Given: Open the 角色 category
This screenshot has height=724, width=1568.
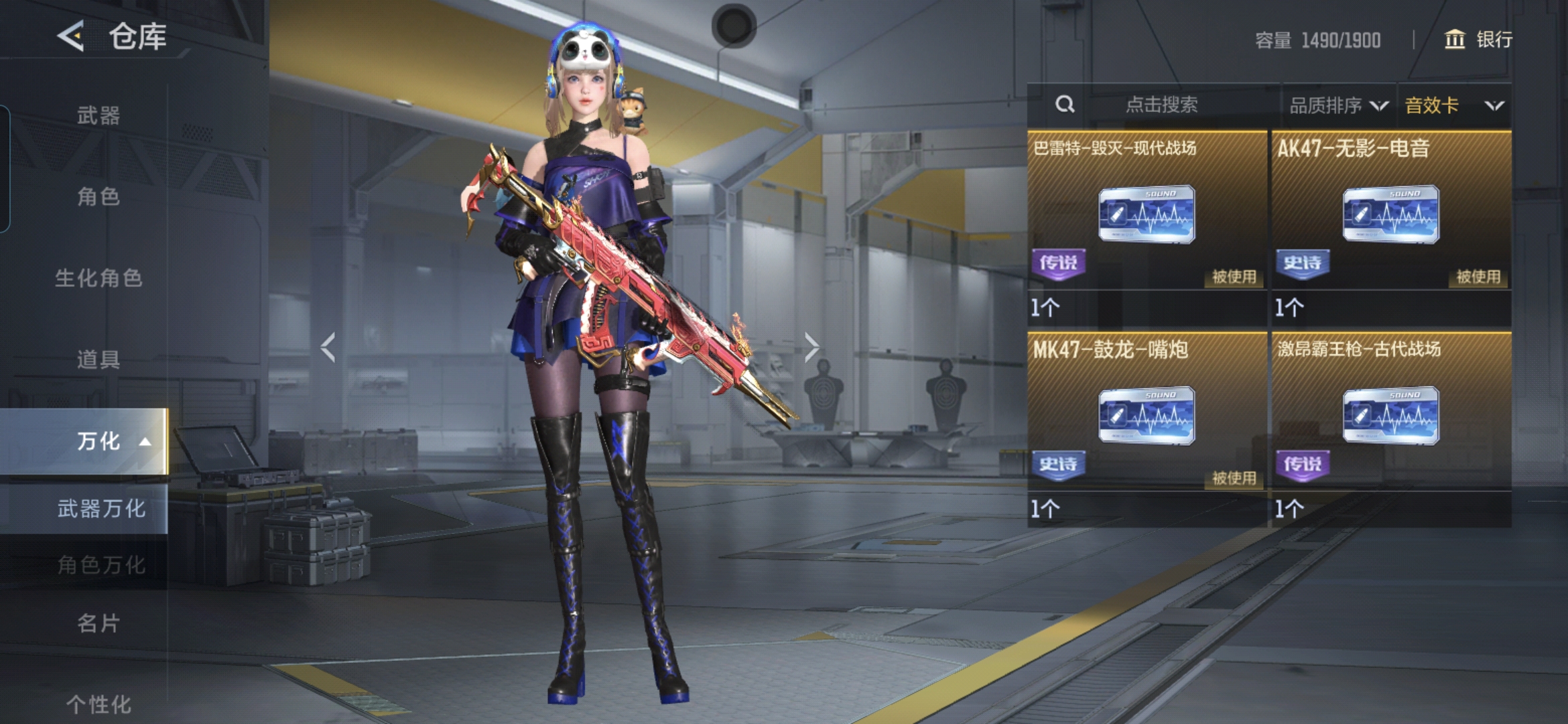Looking at the screenshot, I should point(99,196).
